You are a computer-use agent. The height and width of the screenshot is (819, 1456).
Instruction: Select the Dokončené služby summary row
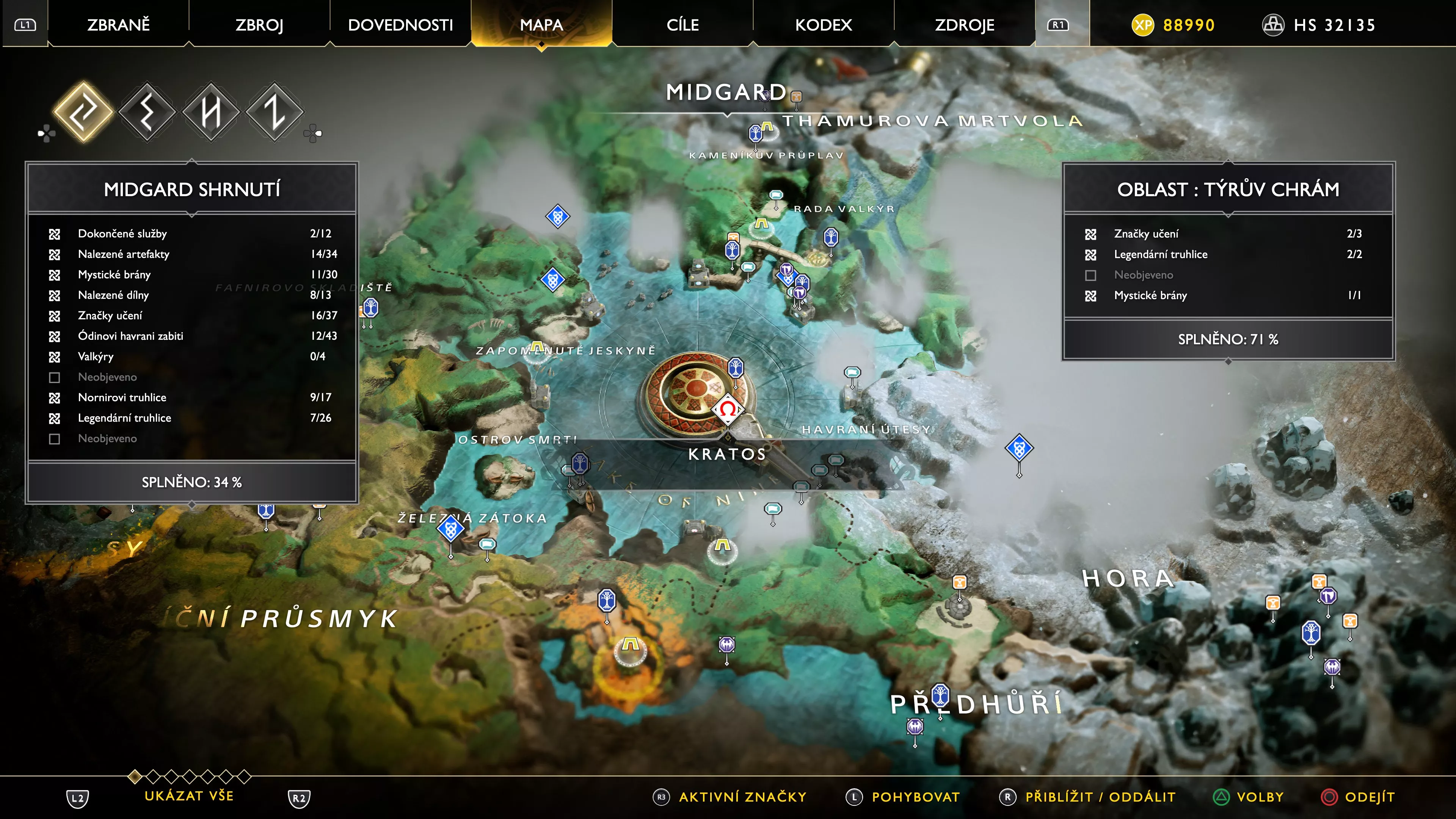(192, 234)
